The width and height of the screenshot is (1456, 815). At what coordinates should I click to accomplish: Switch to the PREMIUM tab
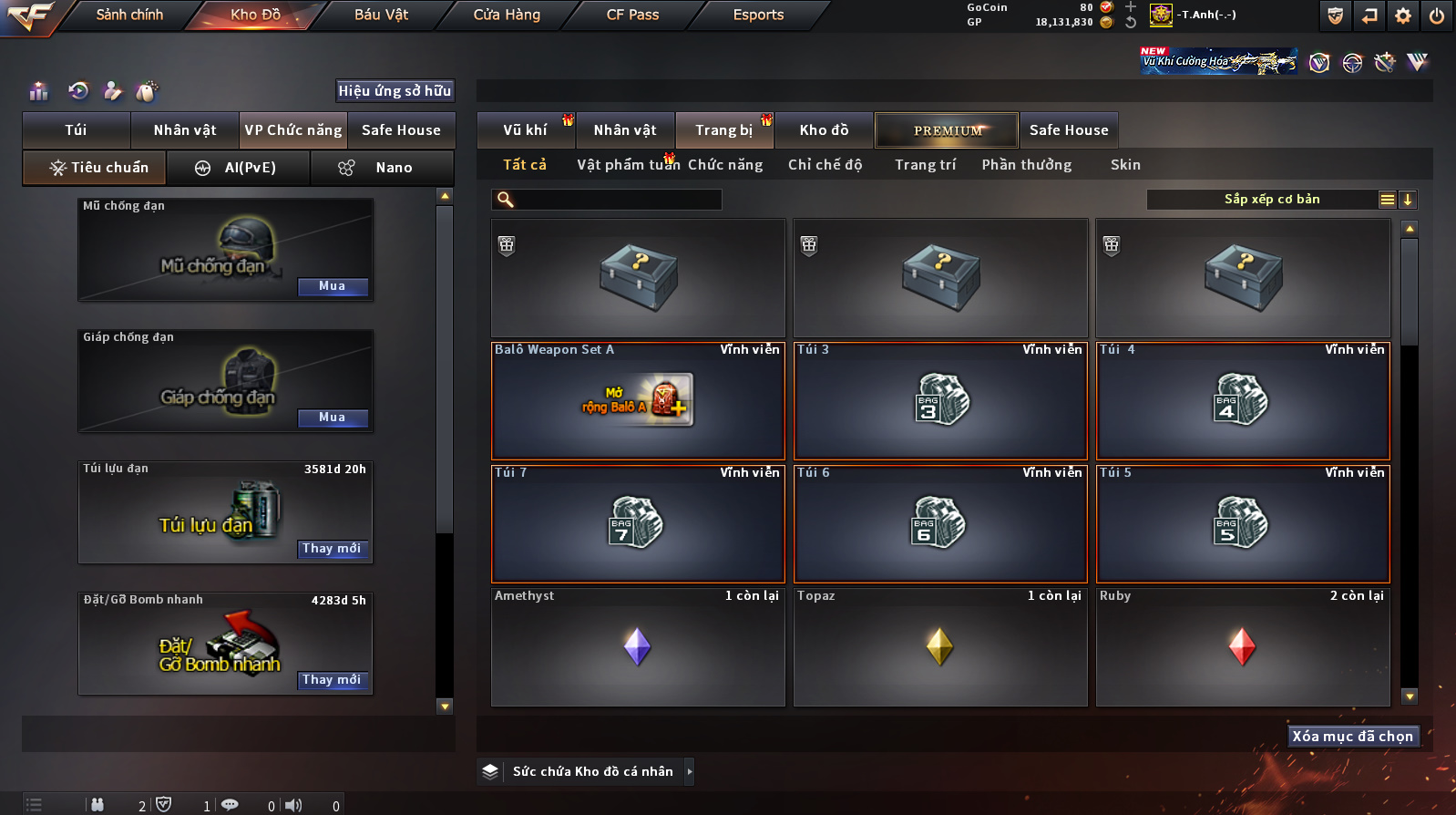coord(947,130)
